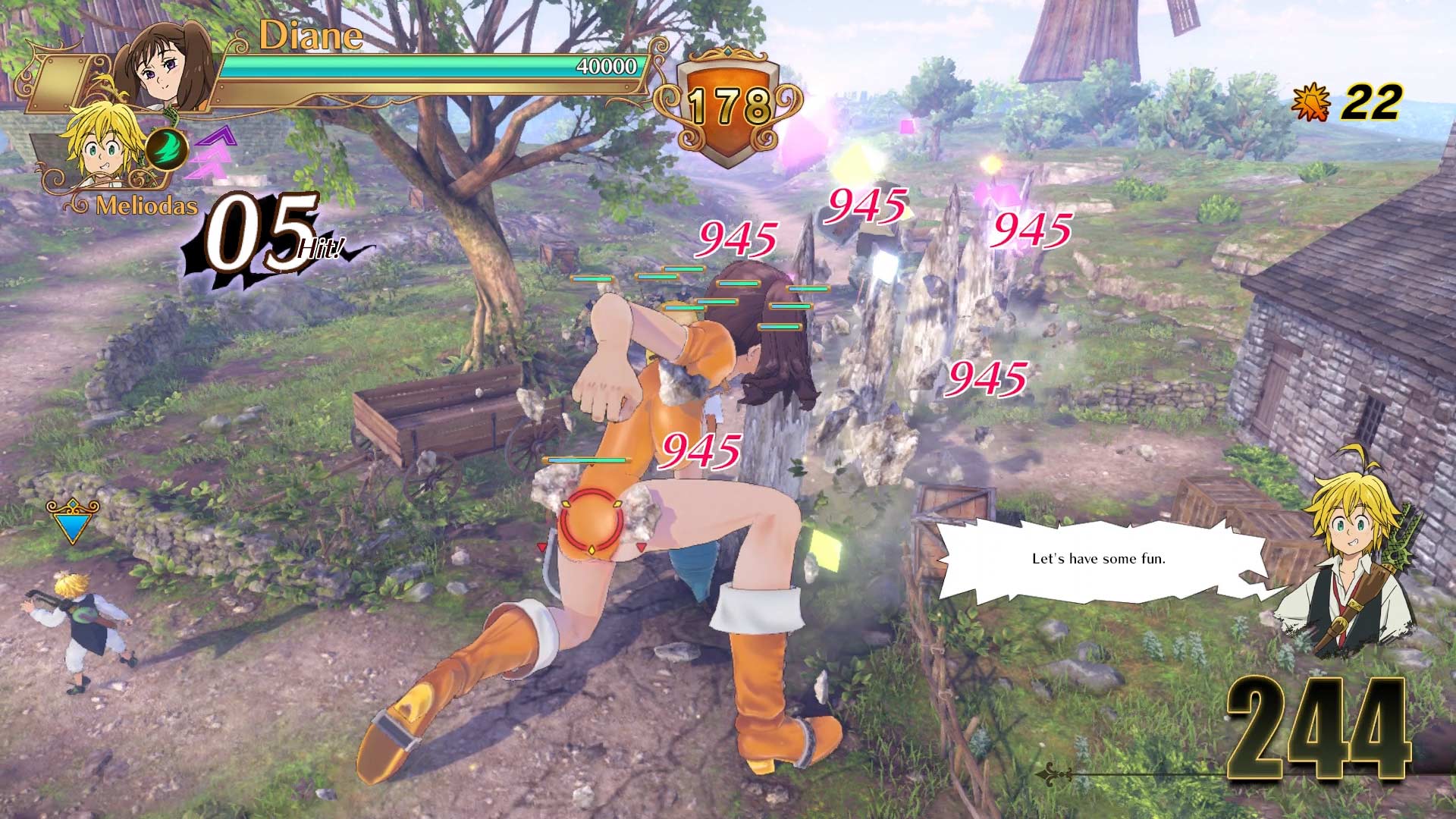Select Diane's character portrait
Image resolution: width=1456 pixels, height=819 pixels.
click(x=163, y=68)
